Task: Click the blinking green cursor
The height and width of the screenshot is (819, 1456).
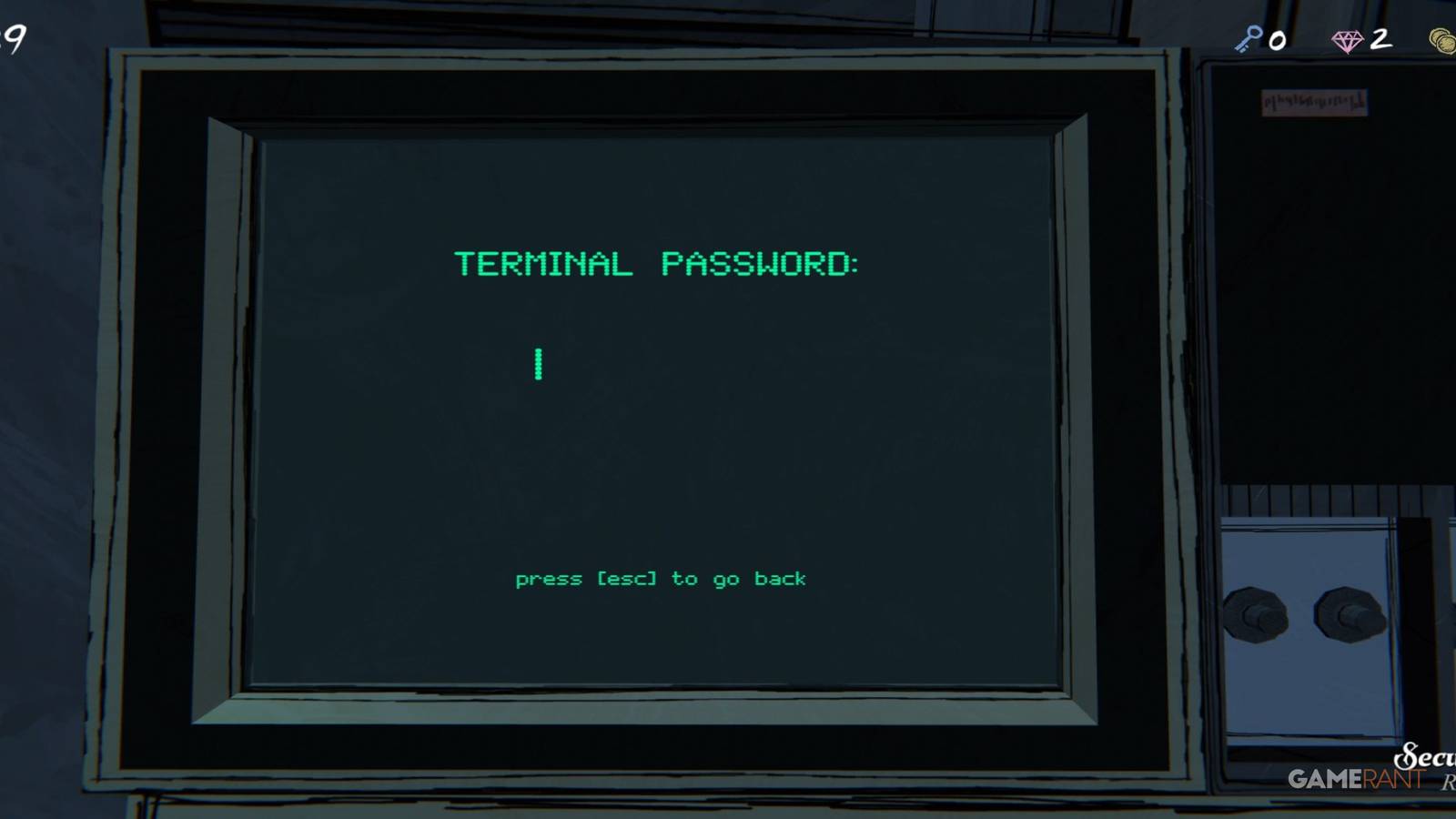Action: [x=540, y=364]
